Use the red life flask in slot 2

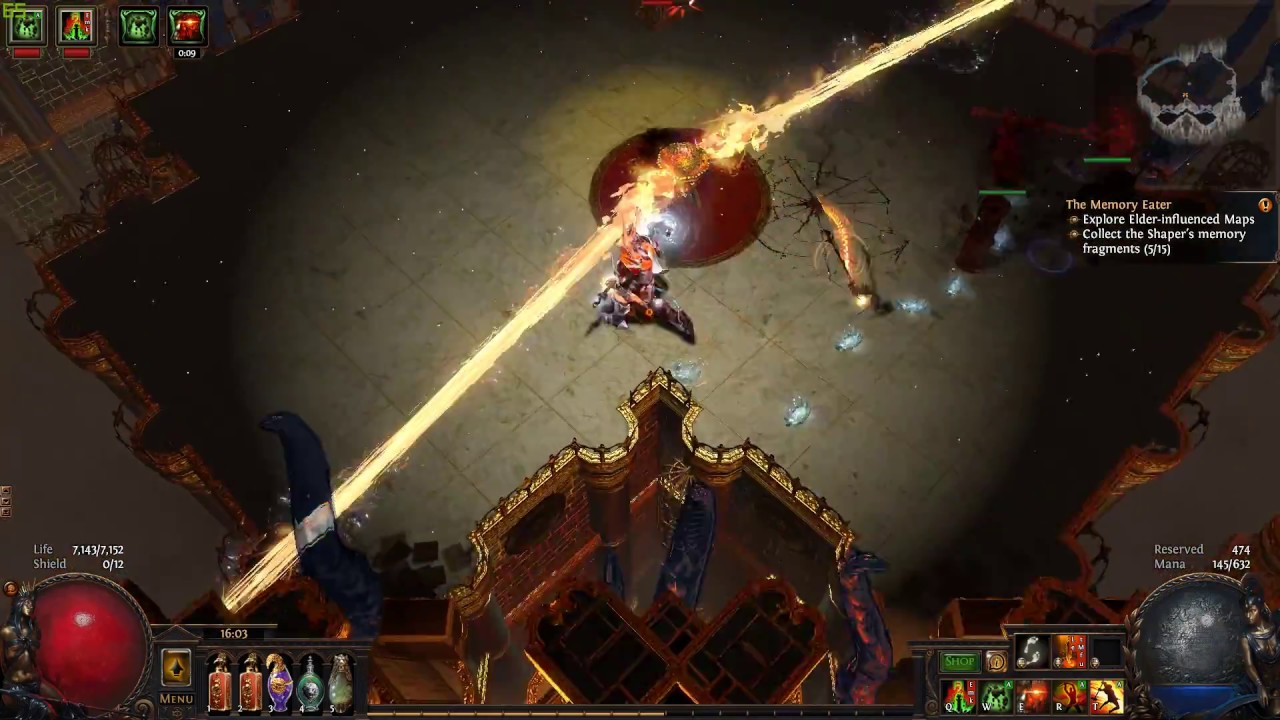tap(250, 684)
